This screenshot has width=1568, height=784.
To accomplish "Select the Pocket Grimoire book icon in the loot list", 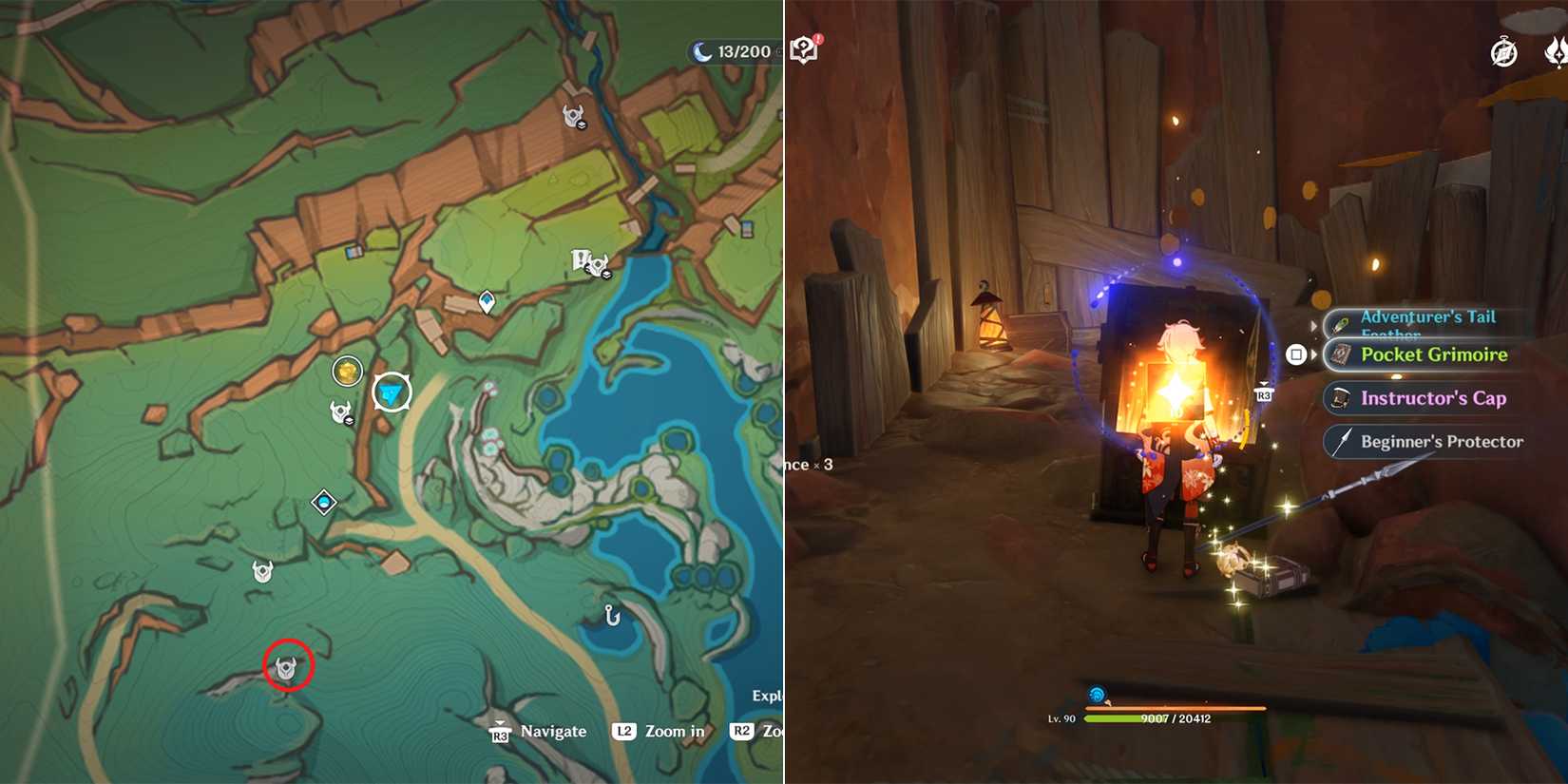I will (1341, 354).
